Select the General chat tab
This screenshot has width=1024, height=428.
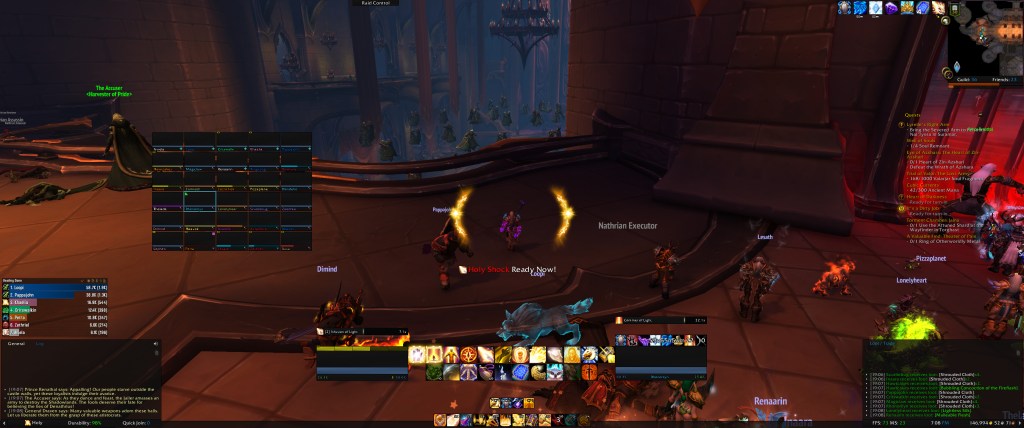[x=17, y=343]
